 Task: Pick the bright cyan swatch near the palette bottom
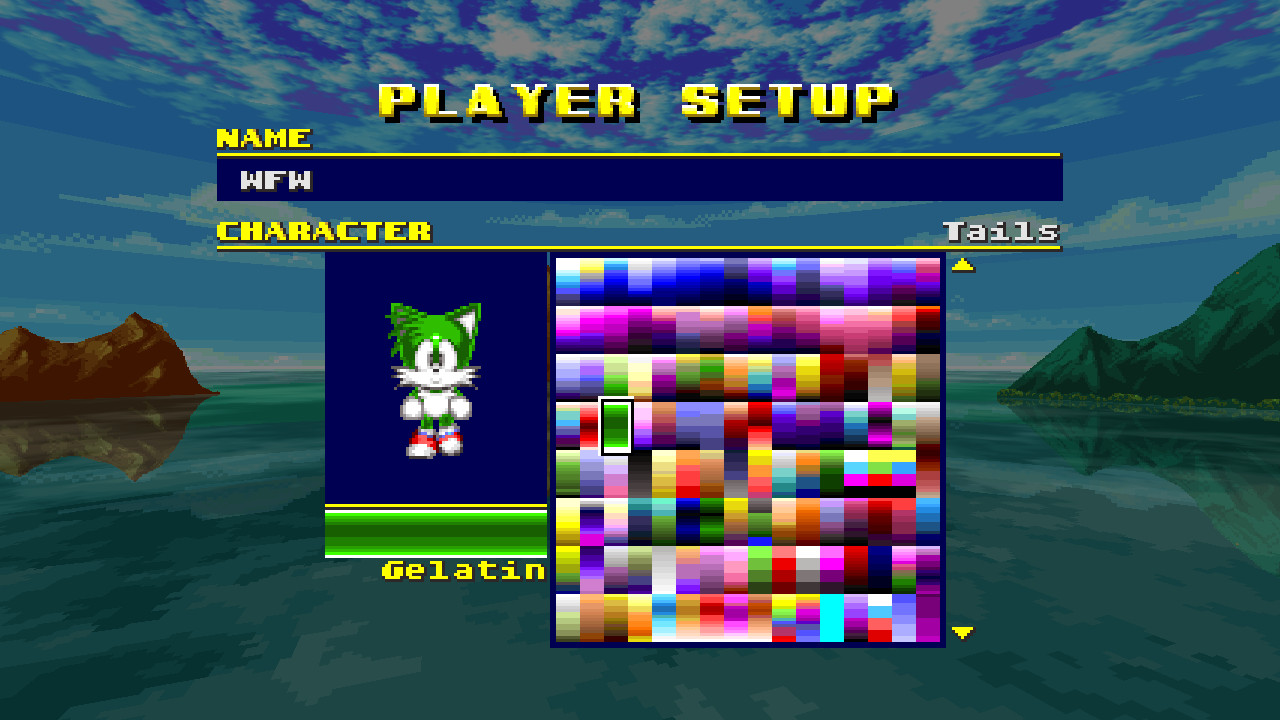tap(833, 619)
